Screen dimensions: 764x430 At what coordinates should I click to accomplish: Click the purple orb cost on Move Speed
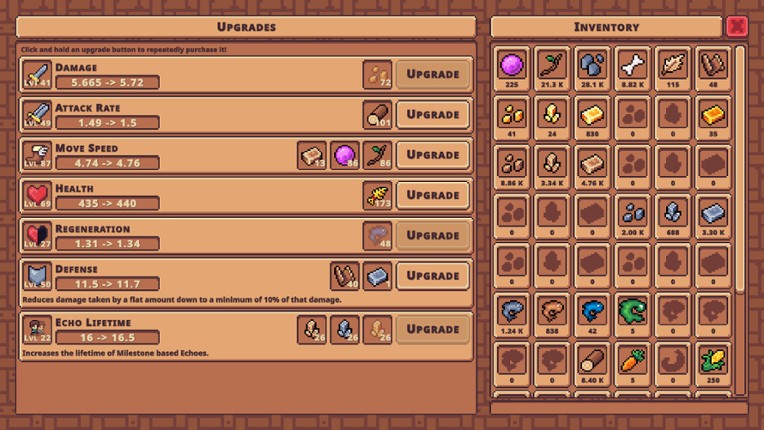345,155
